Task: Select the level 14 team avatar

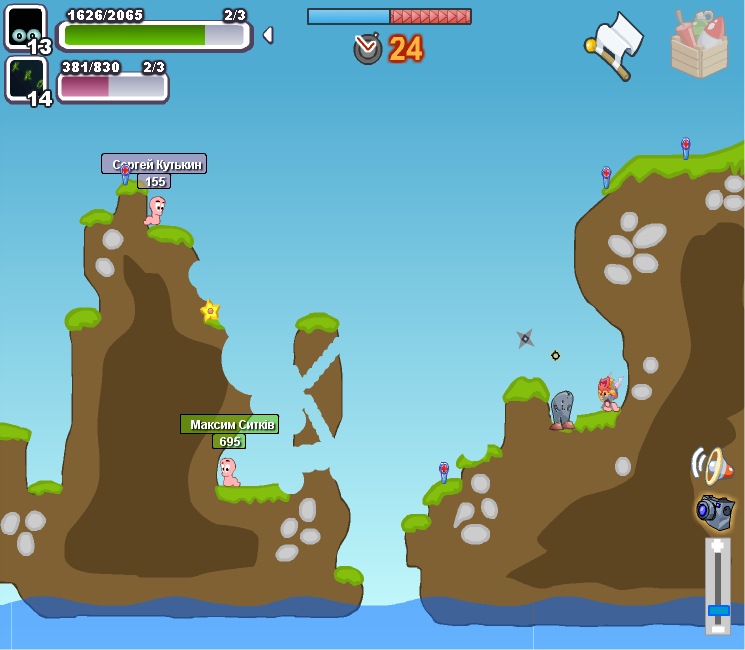Action: point(25,78)
